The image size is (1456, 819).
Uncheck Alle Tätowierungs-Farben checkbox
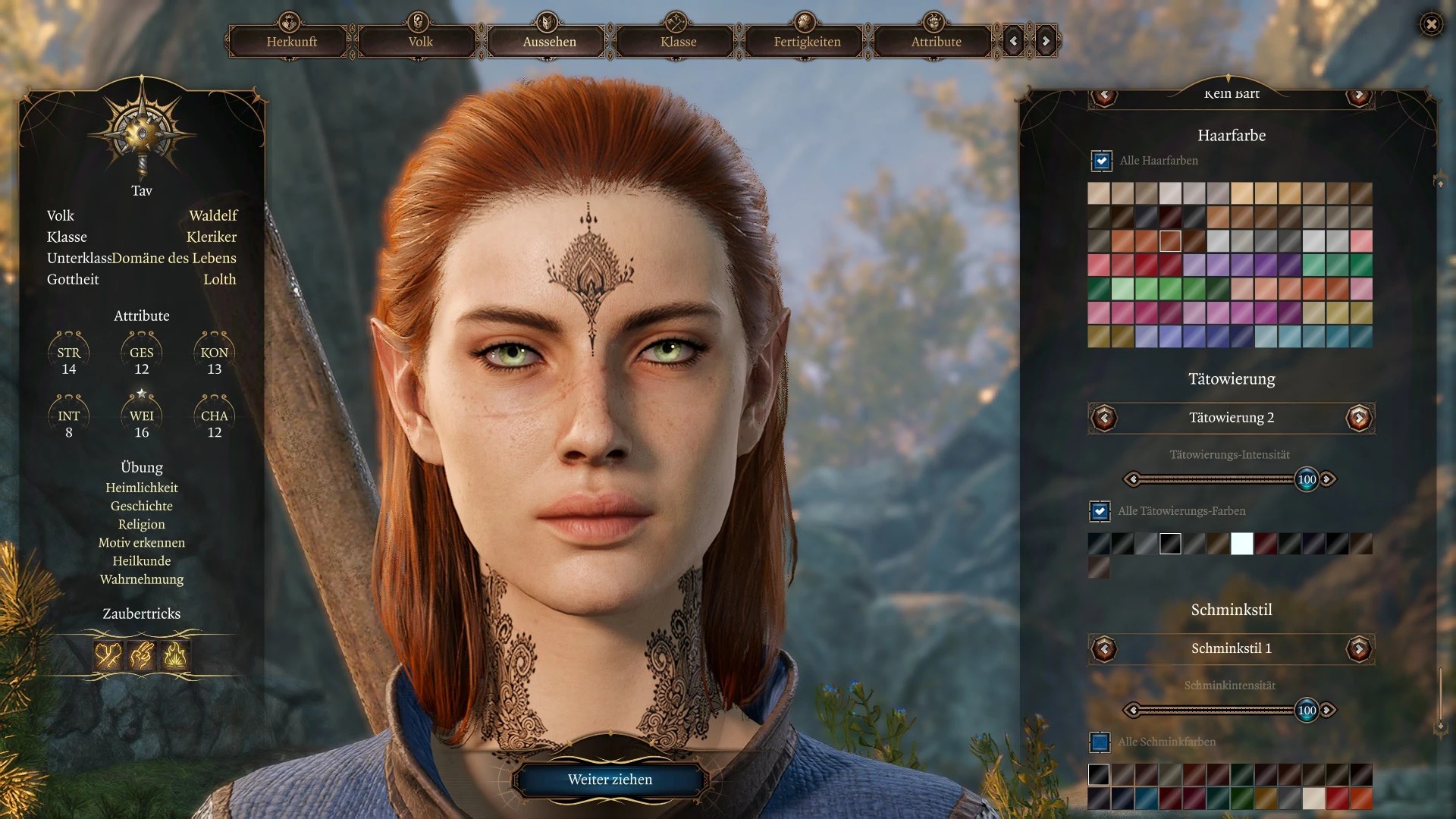click(1100, 511)
